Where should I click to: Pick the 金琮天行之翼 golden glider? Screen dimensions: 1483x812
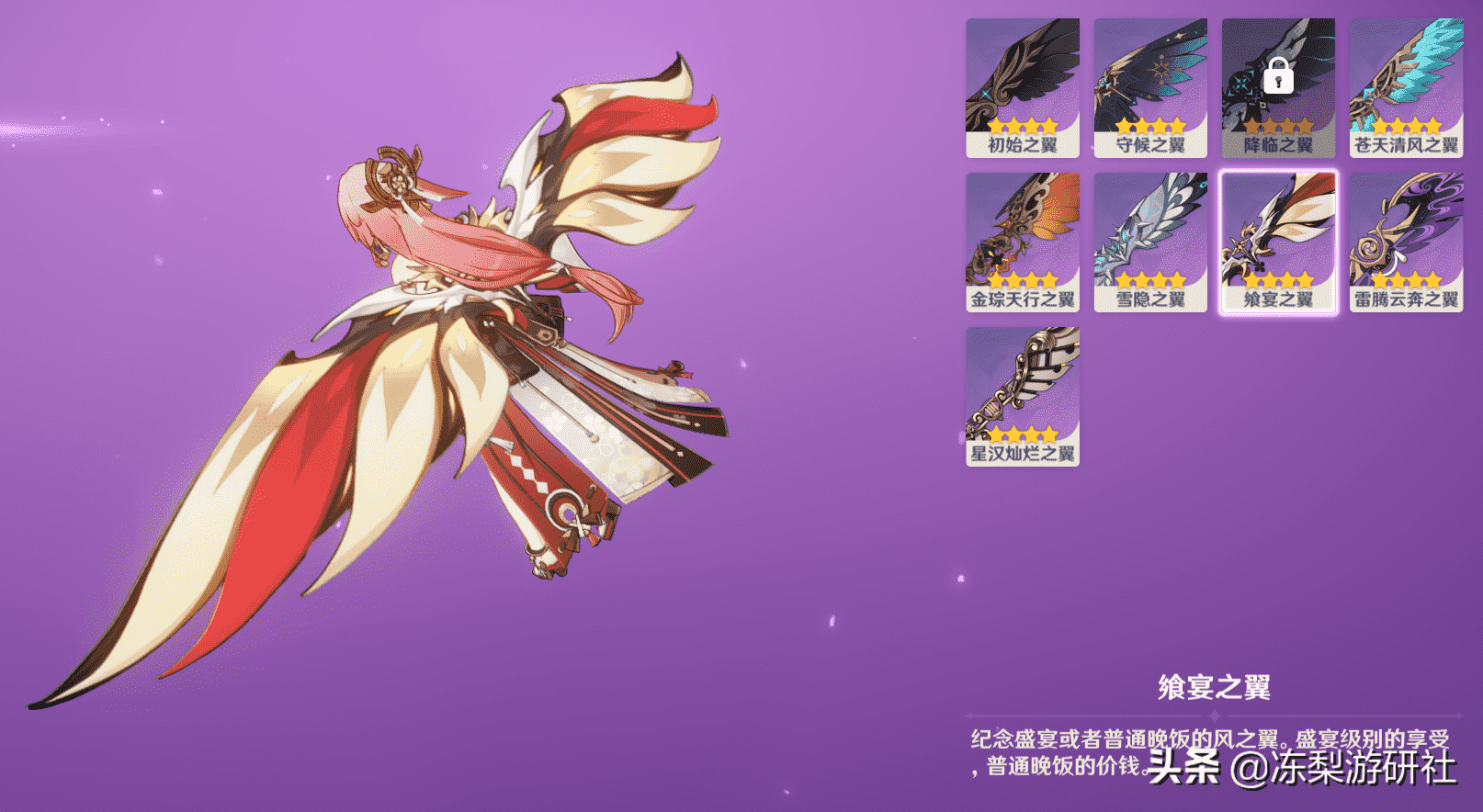[1022, 242]
